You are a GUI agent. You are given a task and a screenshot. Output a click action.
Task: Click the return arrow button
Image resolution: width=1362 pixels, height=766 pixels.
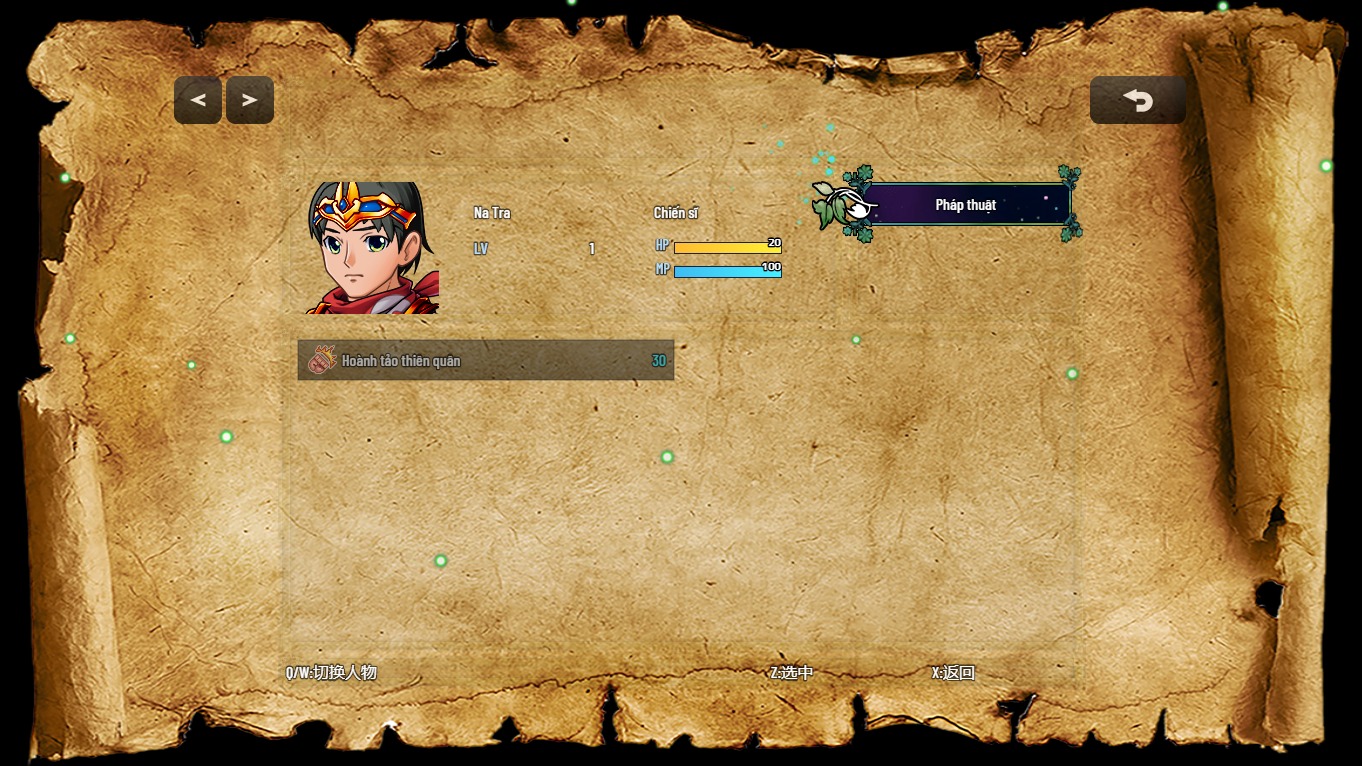pos(1137,100)
